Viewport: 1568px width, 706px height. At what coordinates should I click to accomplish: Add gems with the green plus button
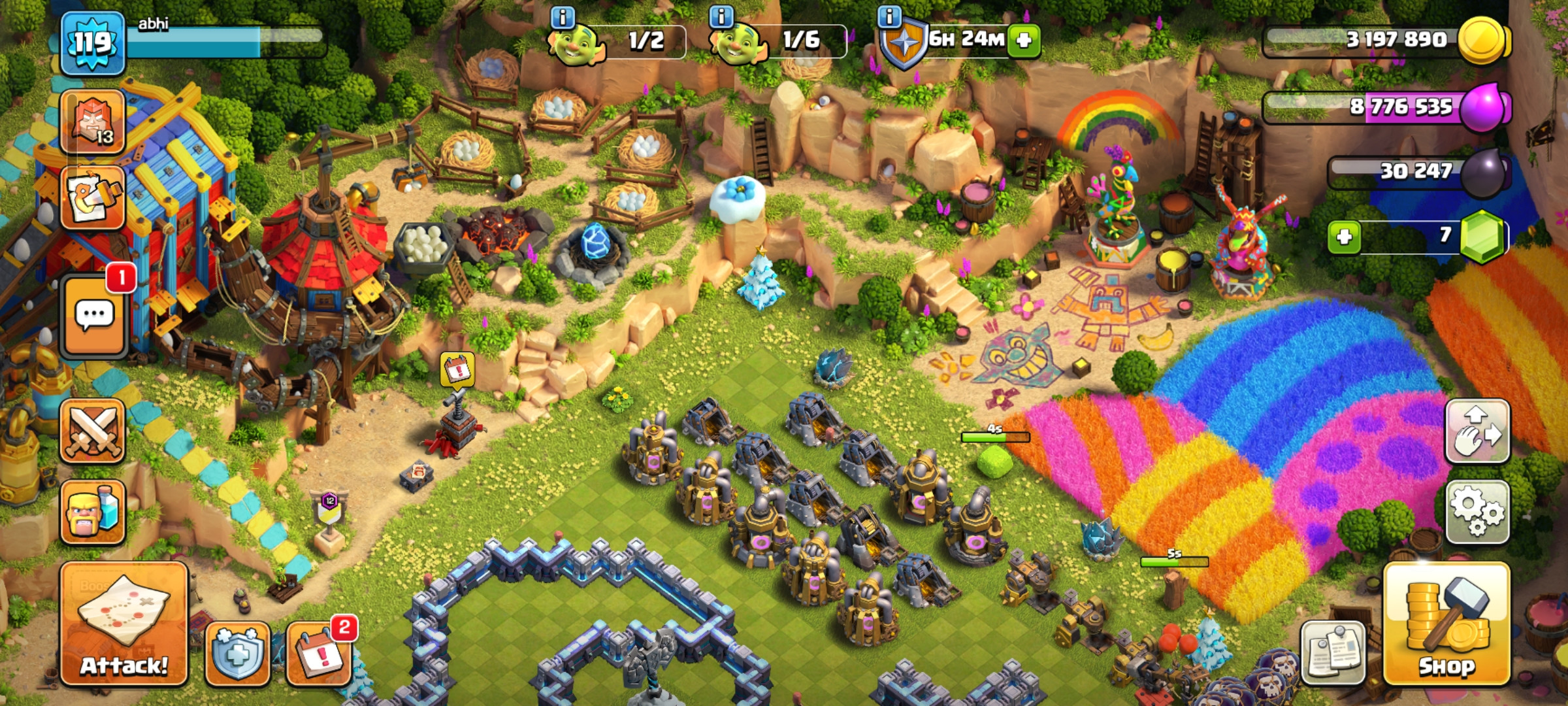[x=1344, y=236]
